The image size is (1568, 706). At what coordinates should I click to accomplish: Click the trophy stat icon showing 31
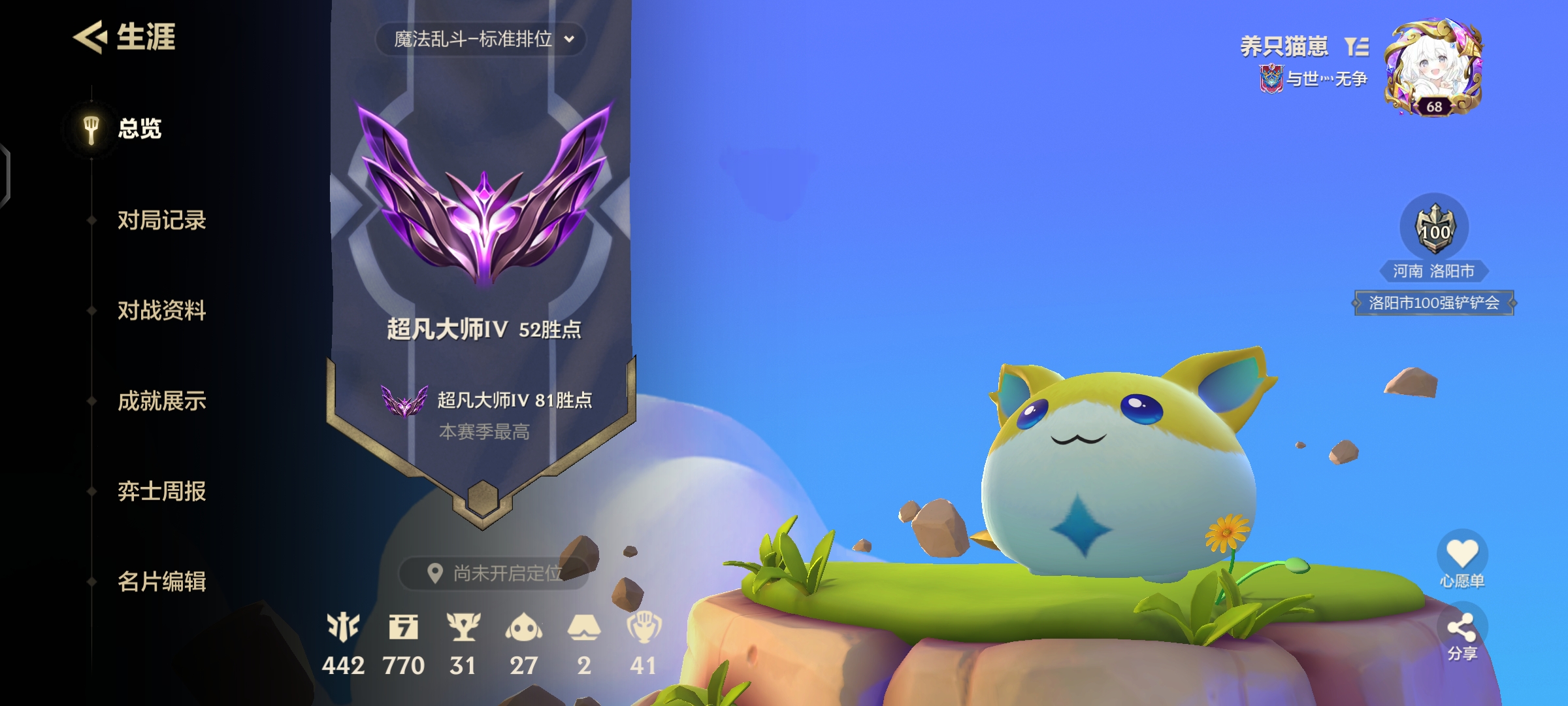[x=464, y=626]
